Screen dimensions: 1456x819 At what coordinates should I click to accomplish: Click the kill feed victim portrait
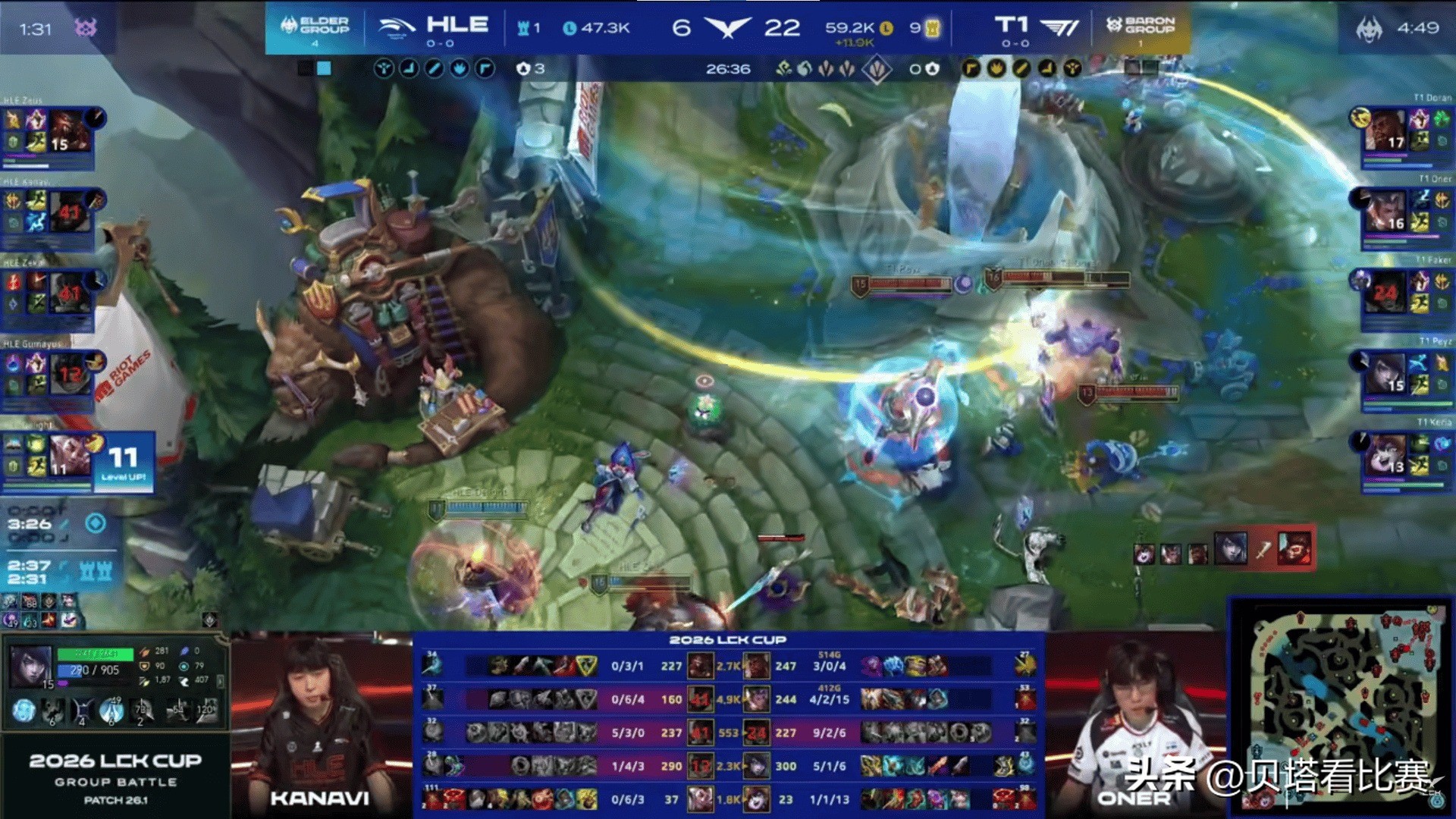(1295, 548)
